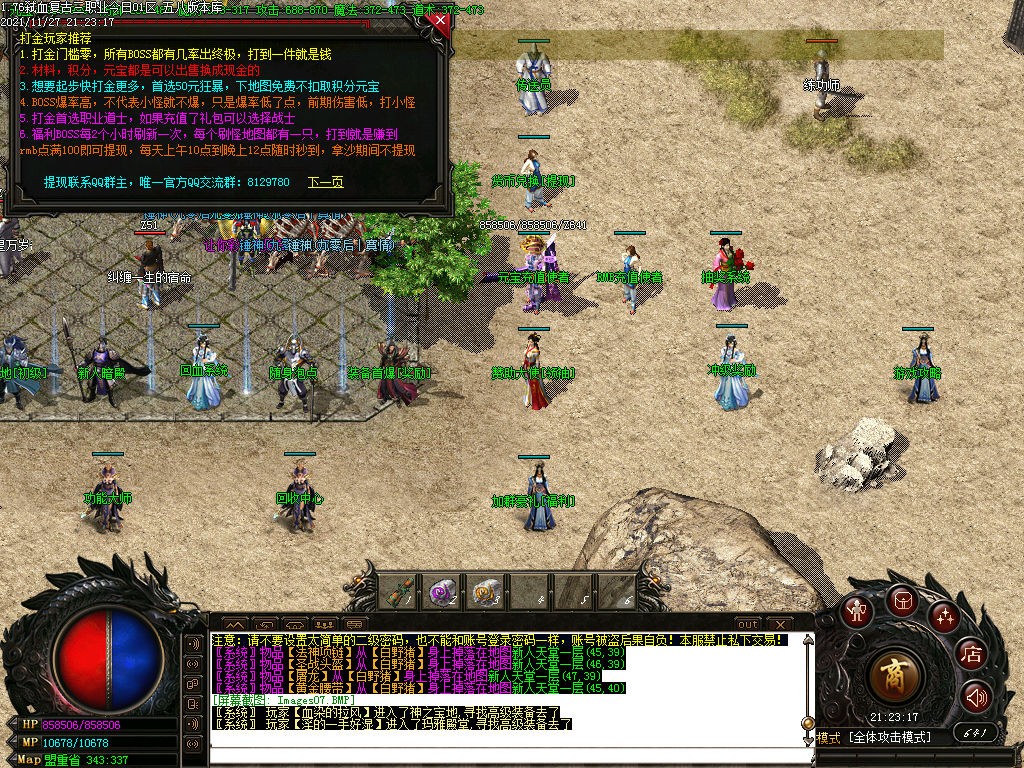
Task: Close the chat window with its X button
Action: 779,624
